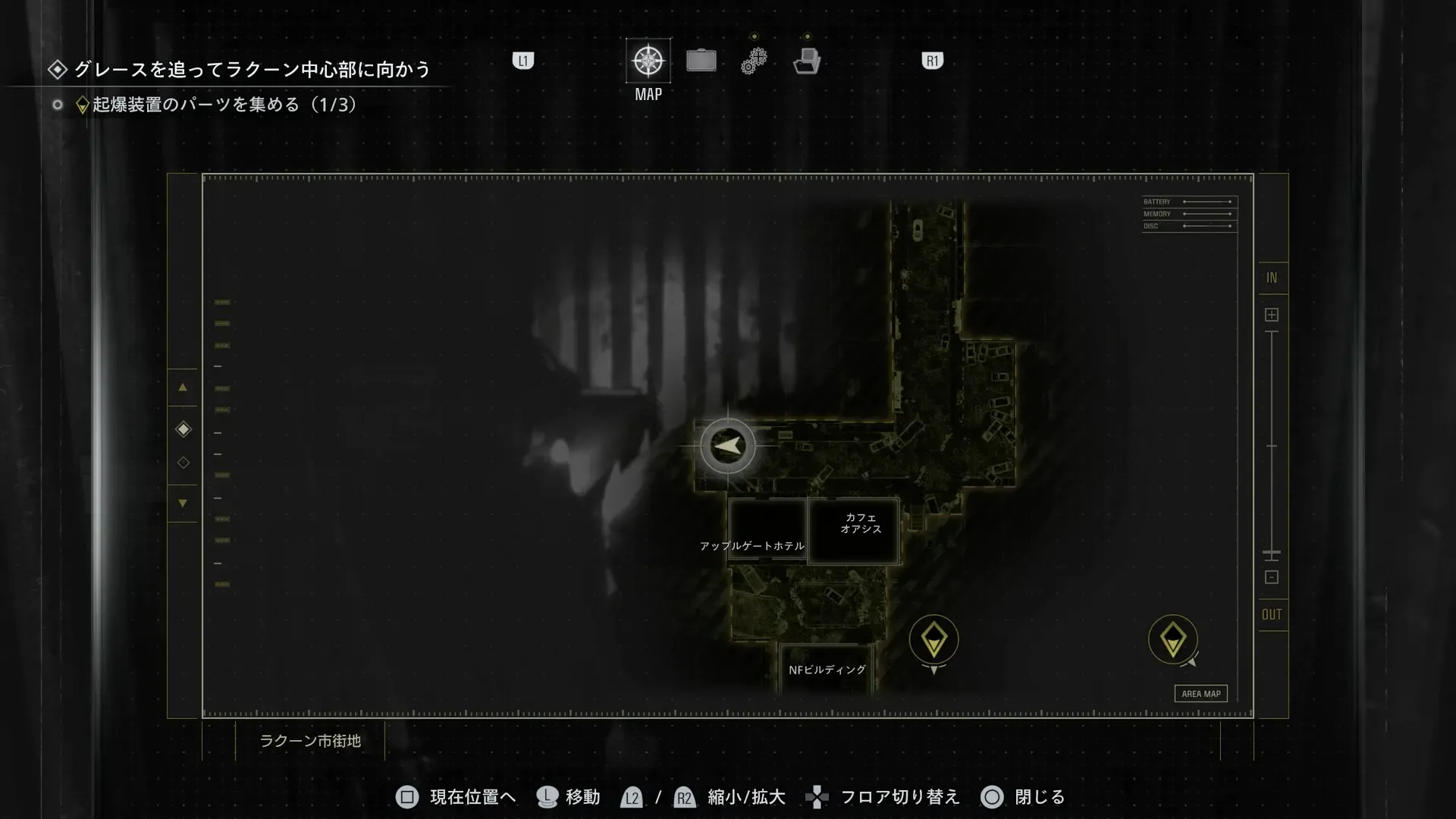Select the briefcase inventory icon
Screen dimensions: 1456x819
701,60
